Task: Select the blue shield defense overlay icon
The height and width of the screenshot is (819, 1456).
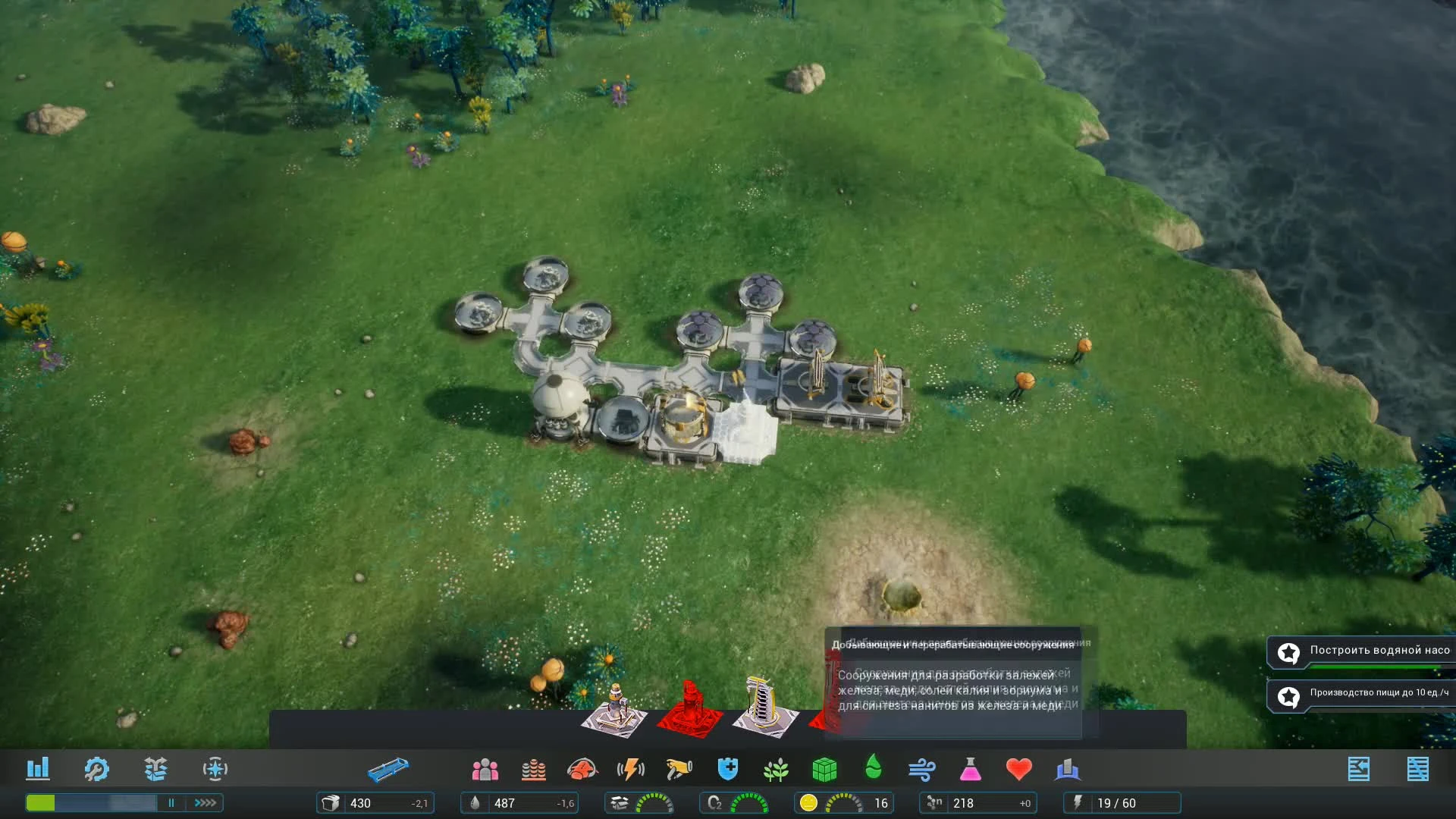Action: [x=726, y=769]
